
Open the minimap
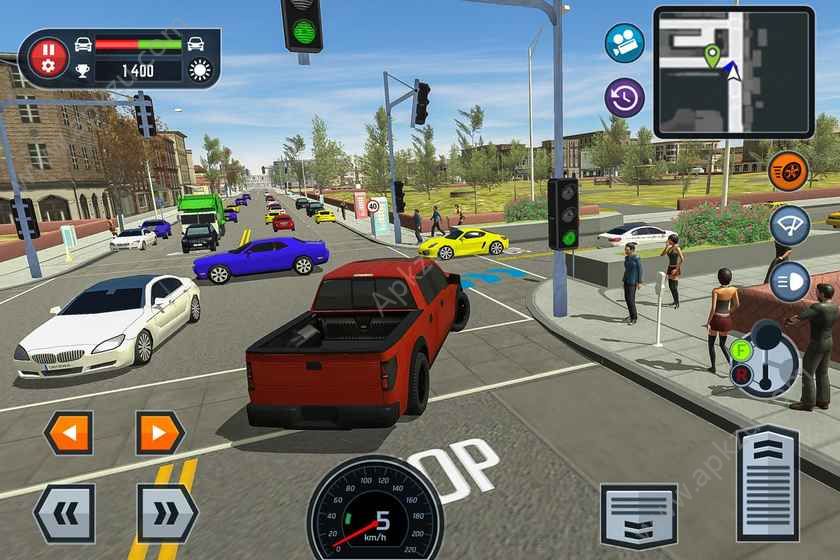733,71
